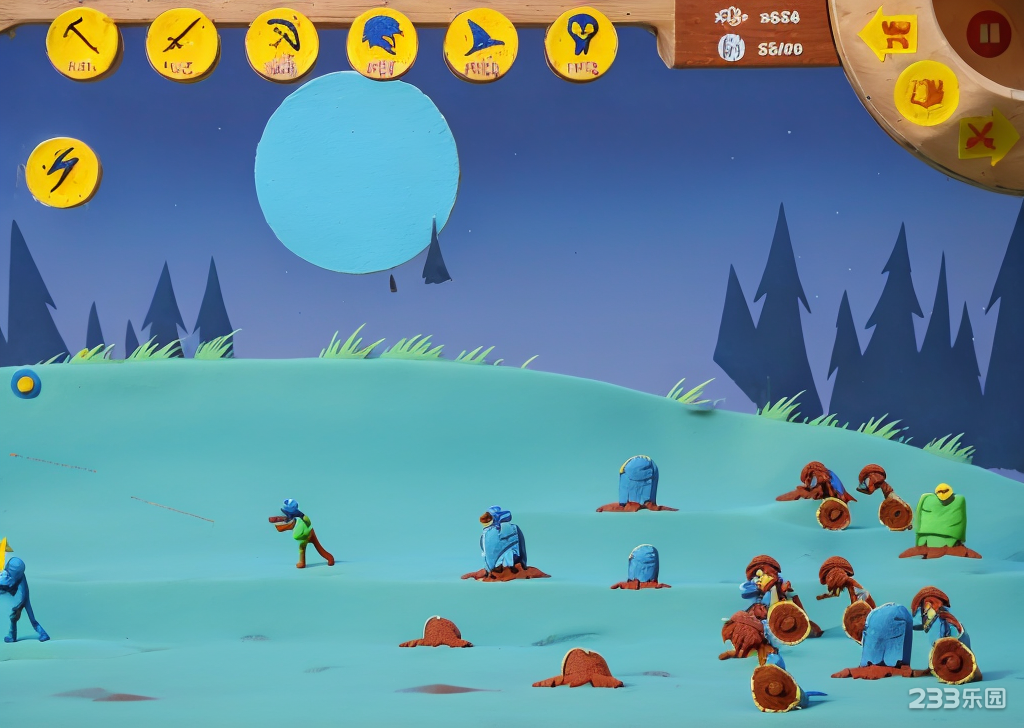Choose the bow archer unit button
The image size is (1024, 728).
282,44
